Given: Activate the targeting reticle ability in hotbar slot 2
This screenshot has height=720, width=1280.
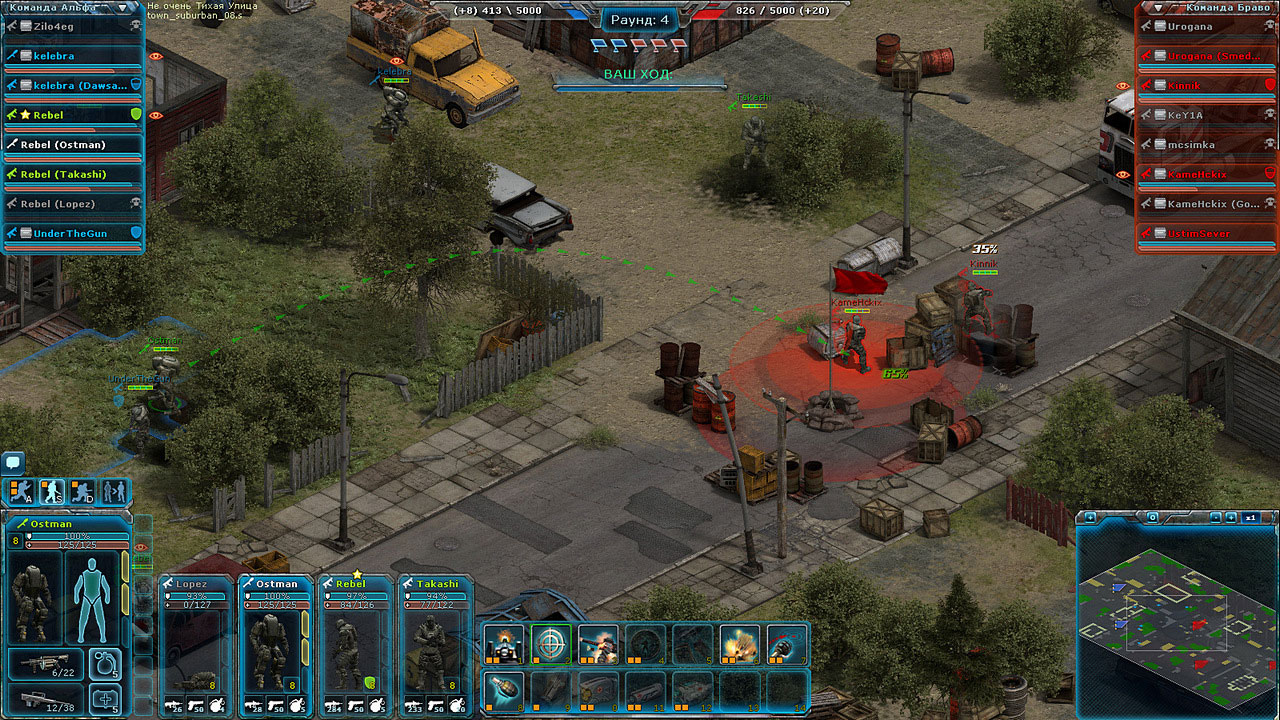Looking at the screenshot, I should [x=549, y=644].
